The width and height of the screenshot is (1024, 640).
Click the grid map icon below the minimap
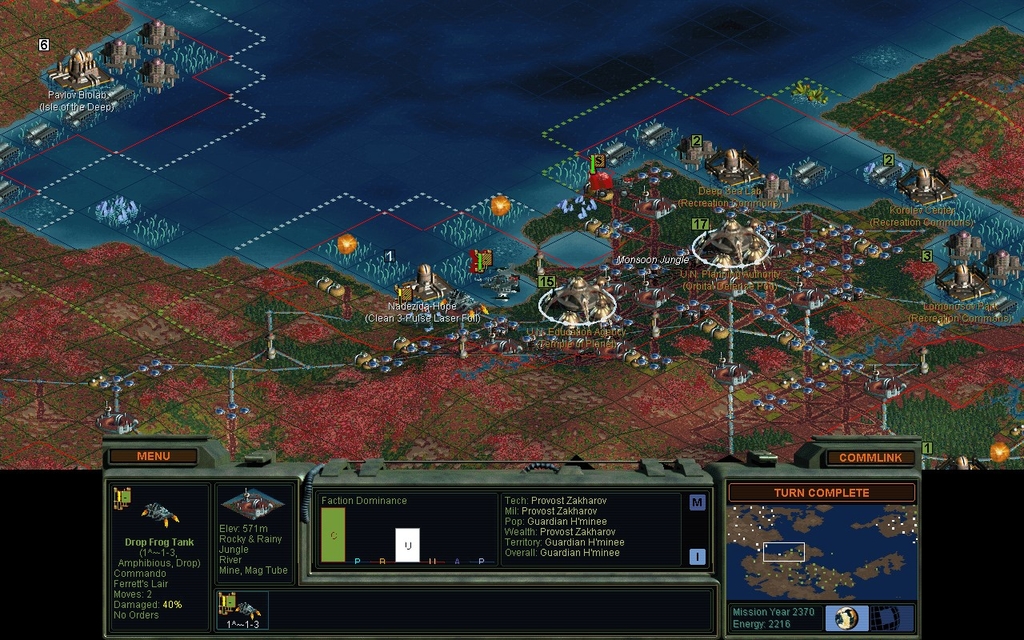tap(884, 617)
